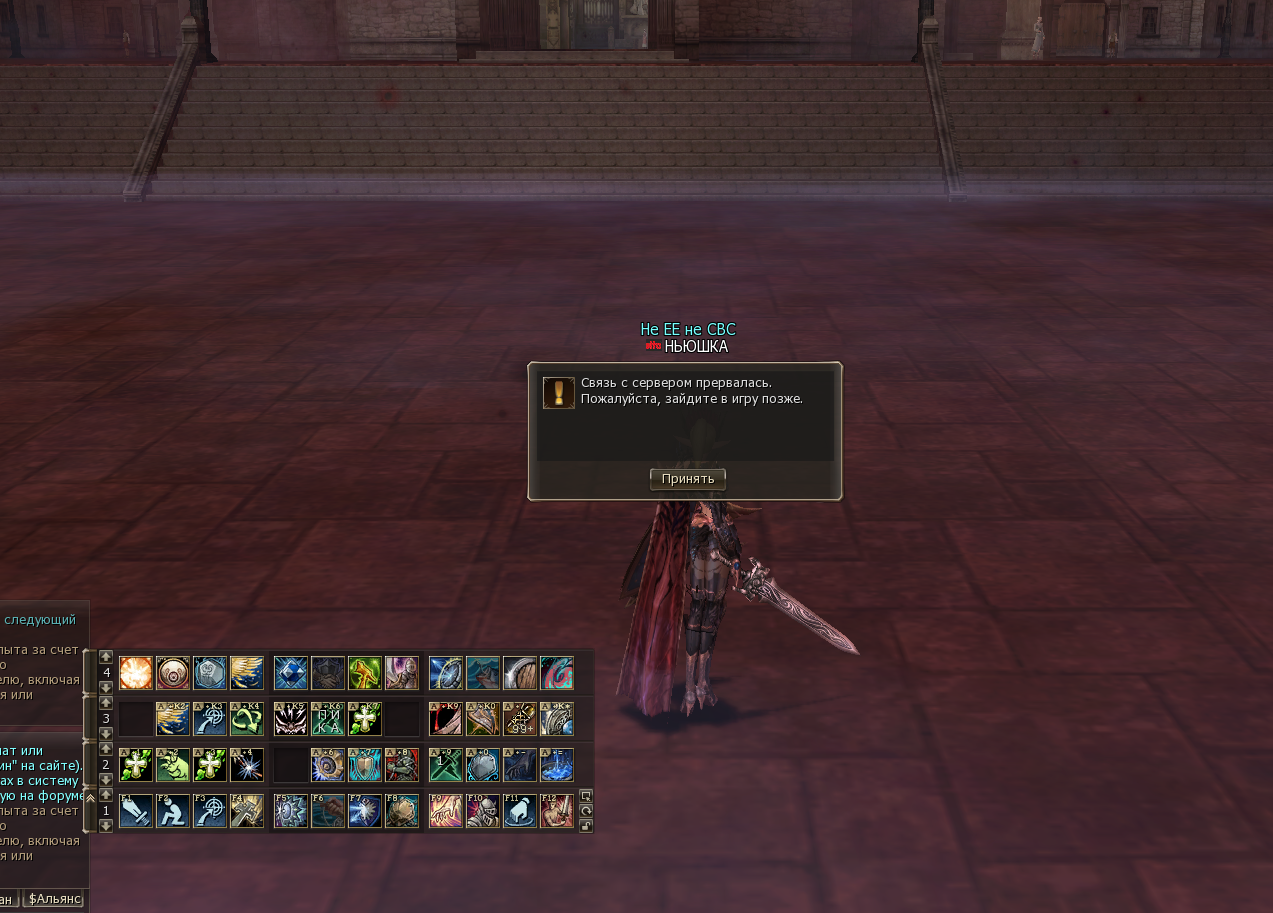1273x913 pixels.
Task: Use the 99+ stacked item slot
Action: click(x=520, y=719)
